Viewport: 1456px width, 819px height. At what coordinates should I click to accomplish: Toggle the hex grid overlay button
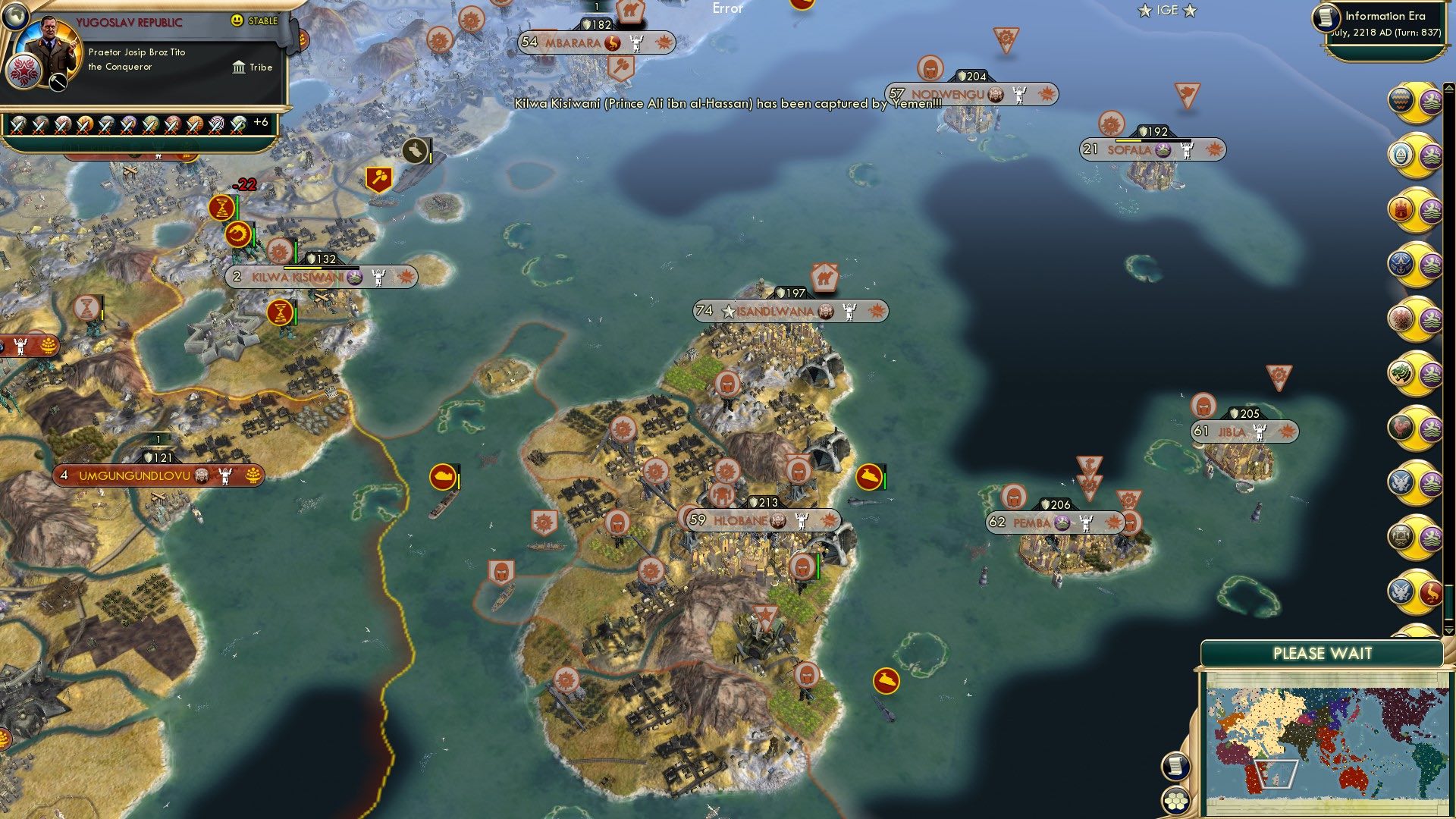coord(1176,800)
